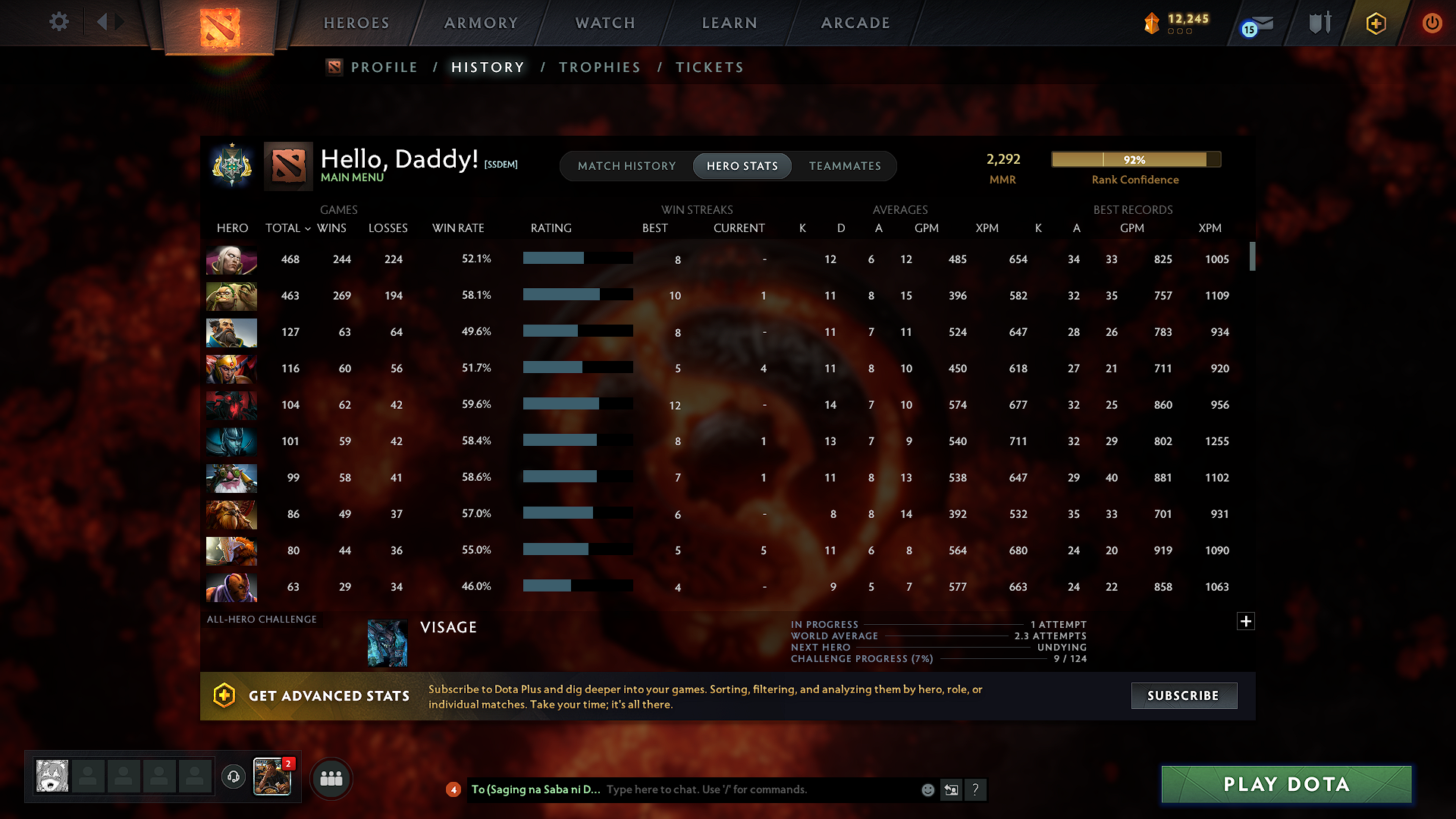1456x819 pixels.
Task: Click the chat help question mark
Action: coord(976,789)
